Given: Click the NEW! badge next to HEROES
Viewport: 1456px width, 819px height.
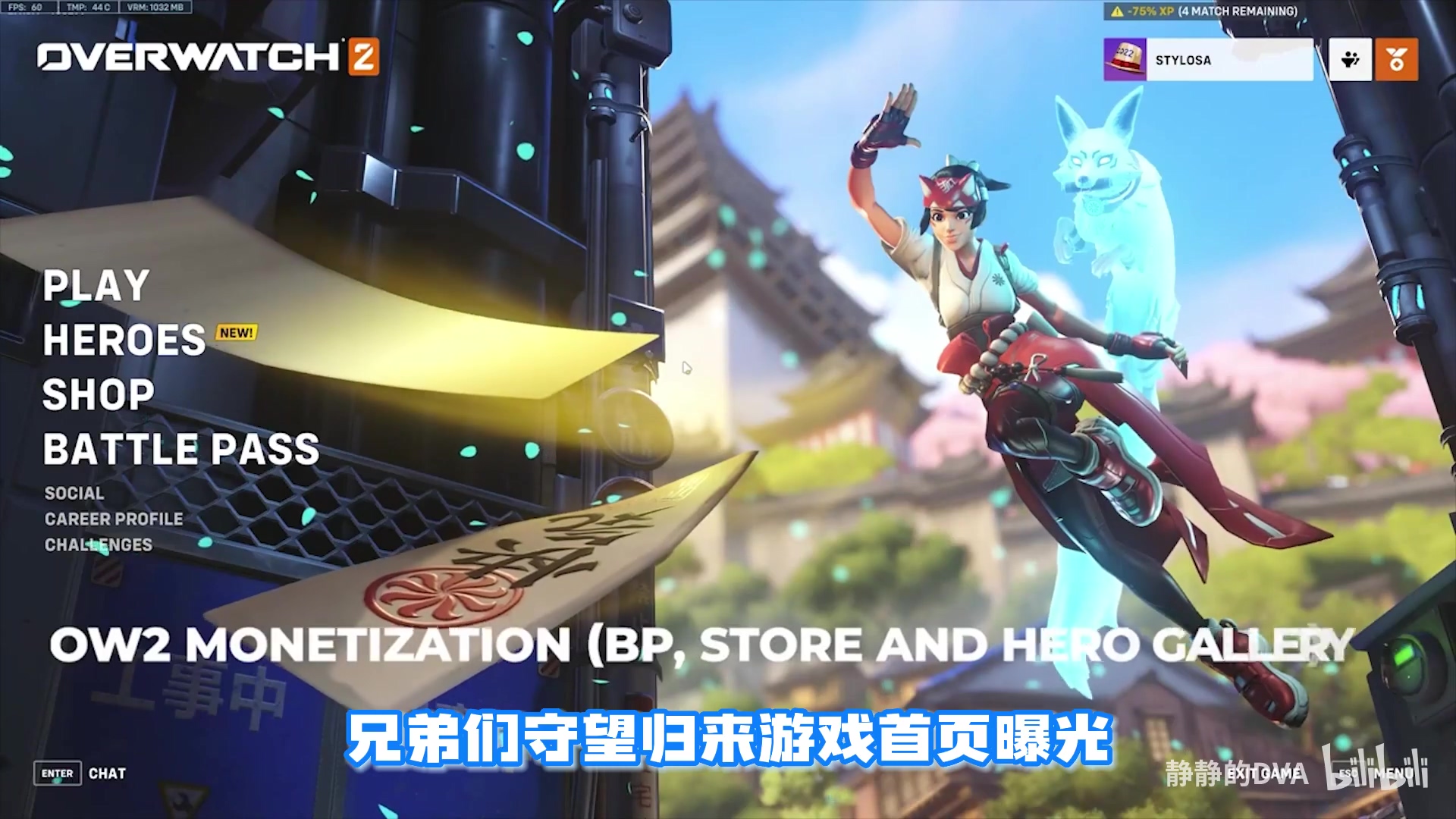Looking at the screenshot, I should (237, 331).
